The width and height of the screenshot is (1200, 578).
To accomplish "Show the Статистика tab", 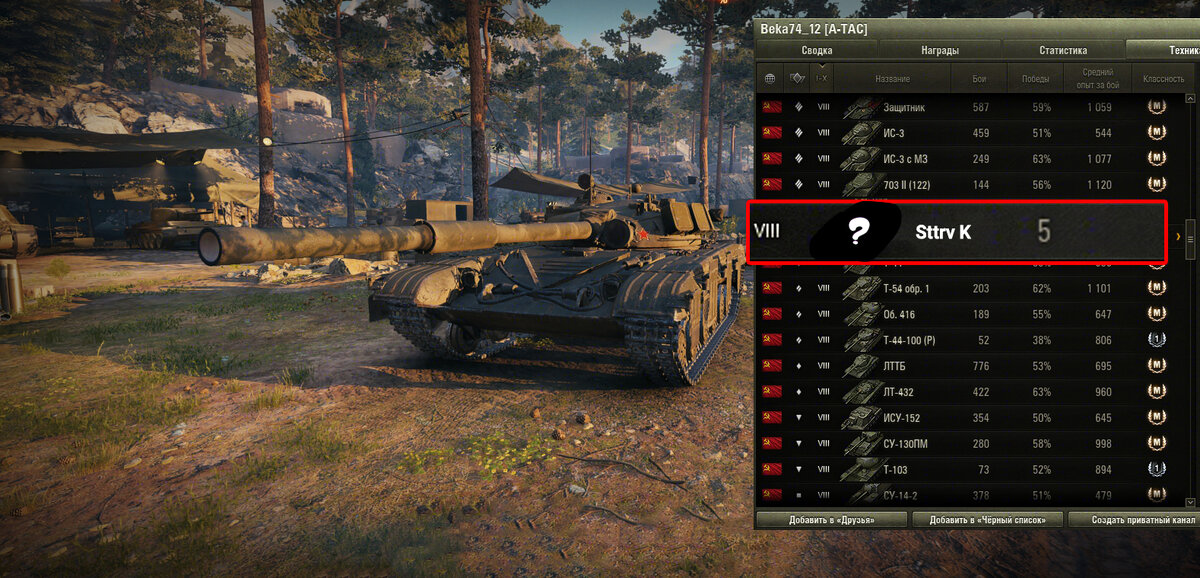I will [1063, 50].
